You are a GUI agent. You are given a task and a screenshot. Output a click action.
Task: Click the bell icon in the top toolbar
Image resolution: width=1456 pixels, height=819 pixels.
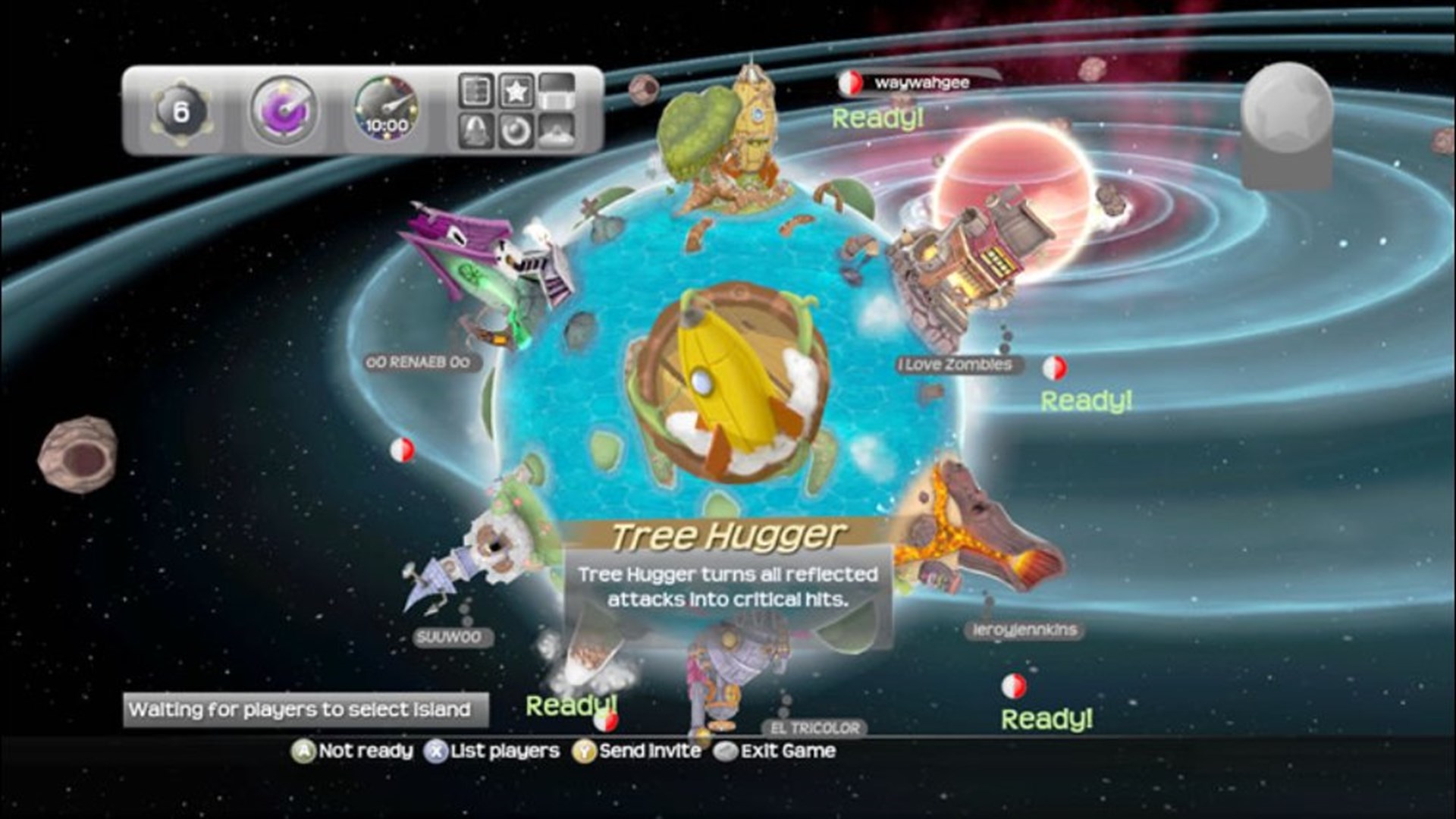click(x=475, y=131)
